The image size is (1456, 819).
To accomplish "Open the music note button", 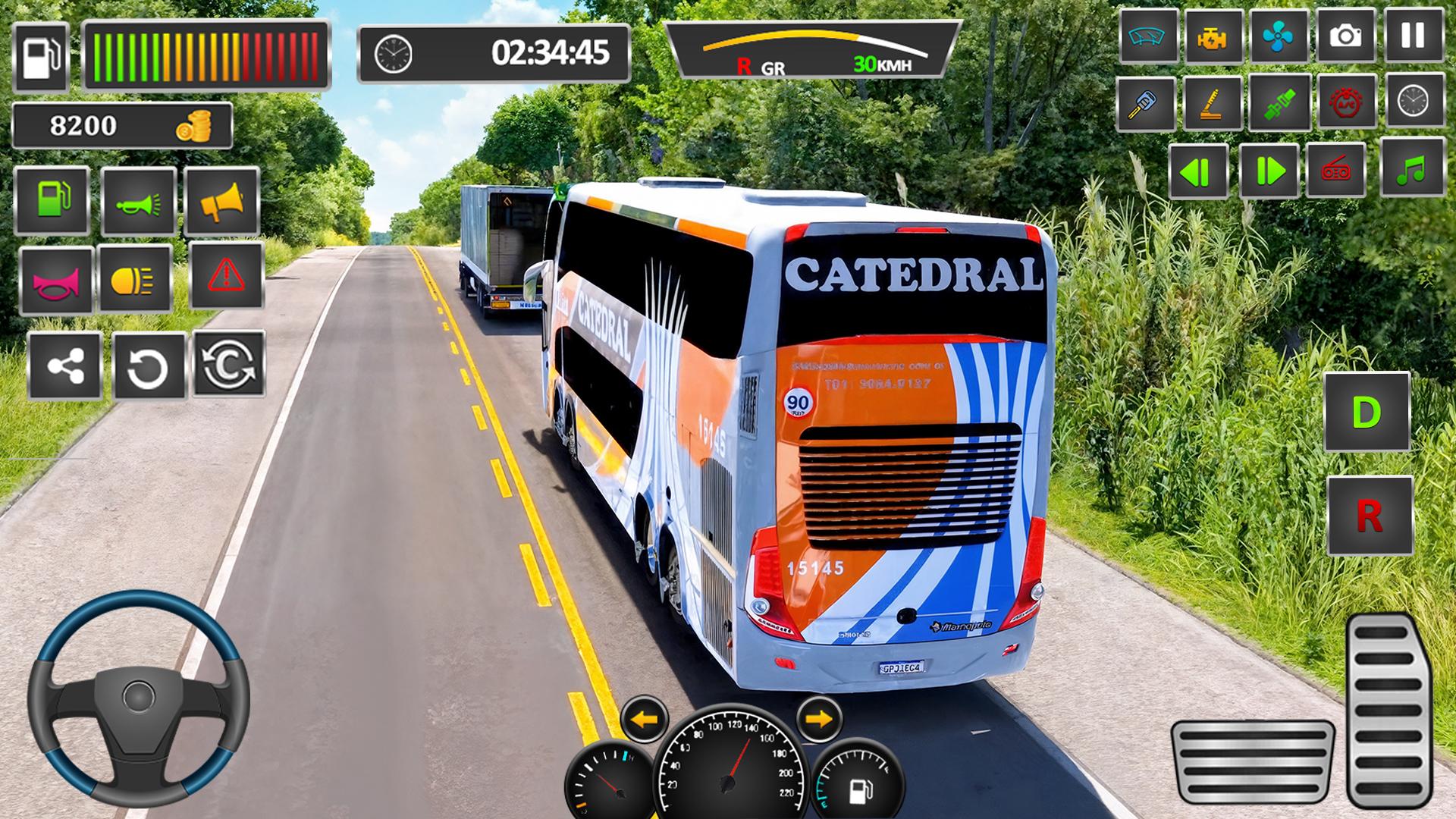I will [1412, 169].
